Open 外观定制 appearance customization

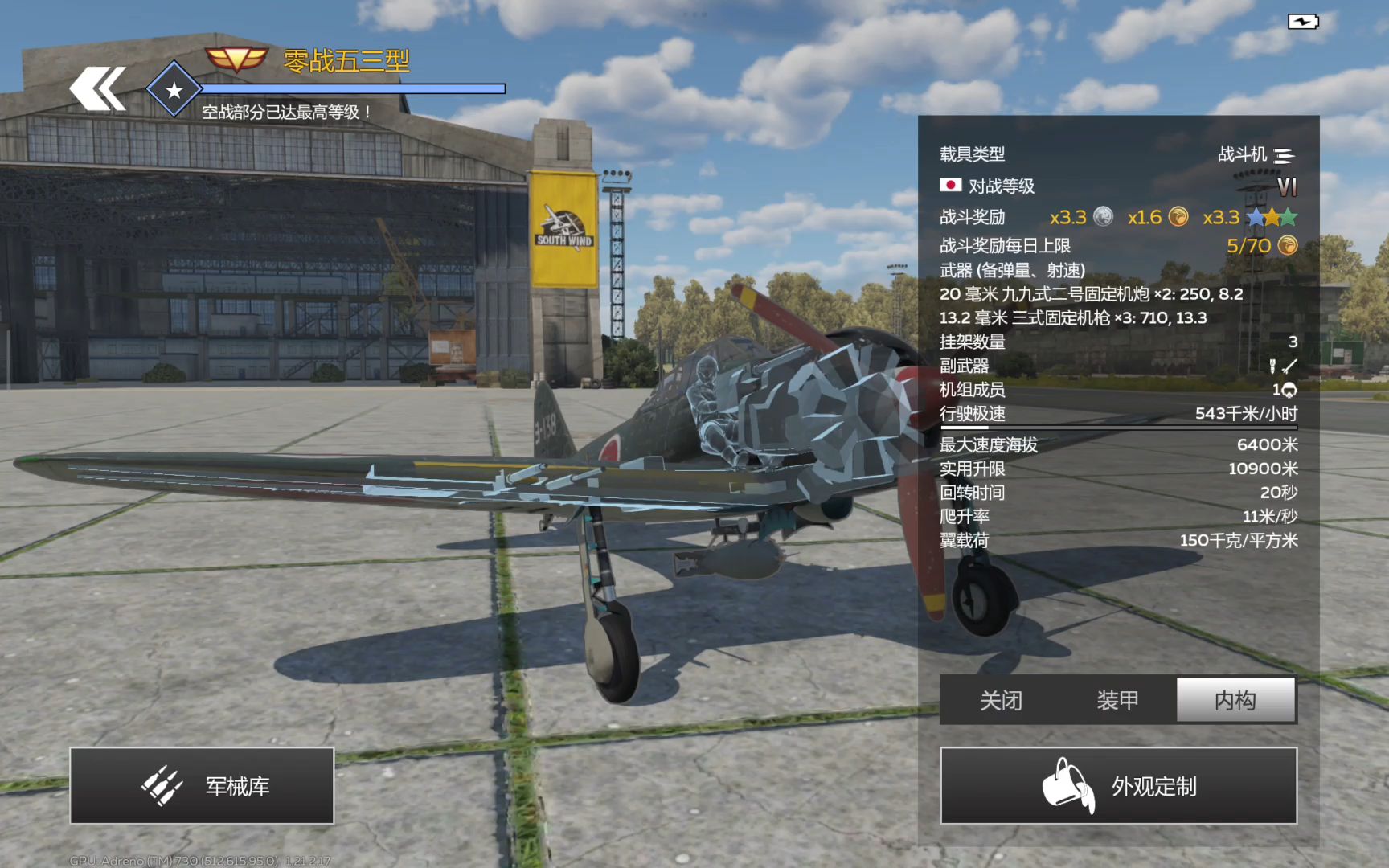1118,785
